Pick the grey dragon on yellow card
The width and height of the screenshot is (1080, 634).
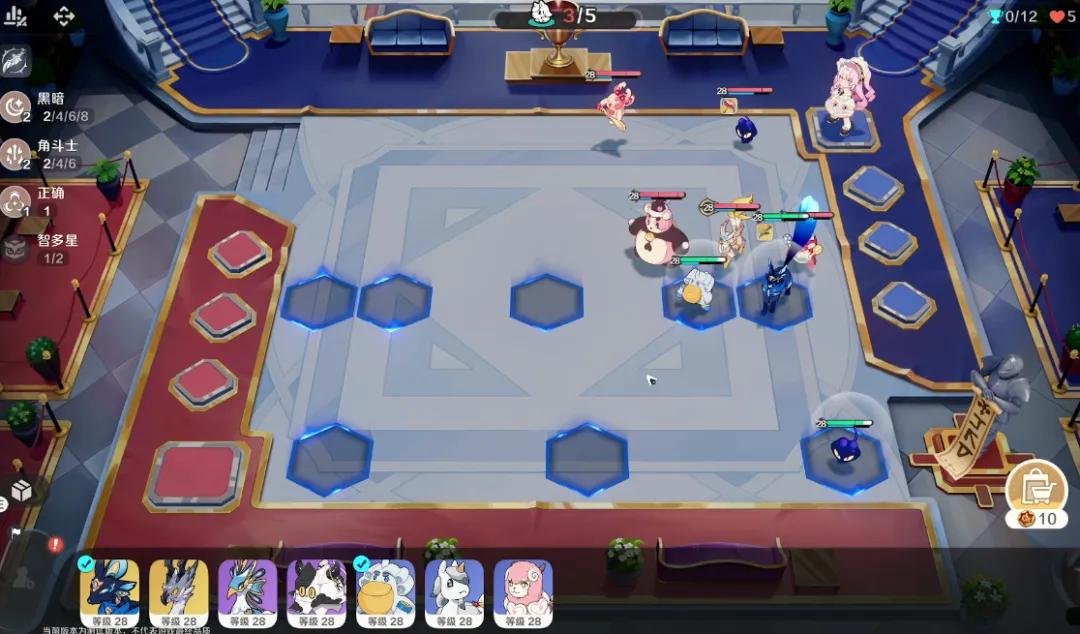(x=178, y=592)
